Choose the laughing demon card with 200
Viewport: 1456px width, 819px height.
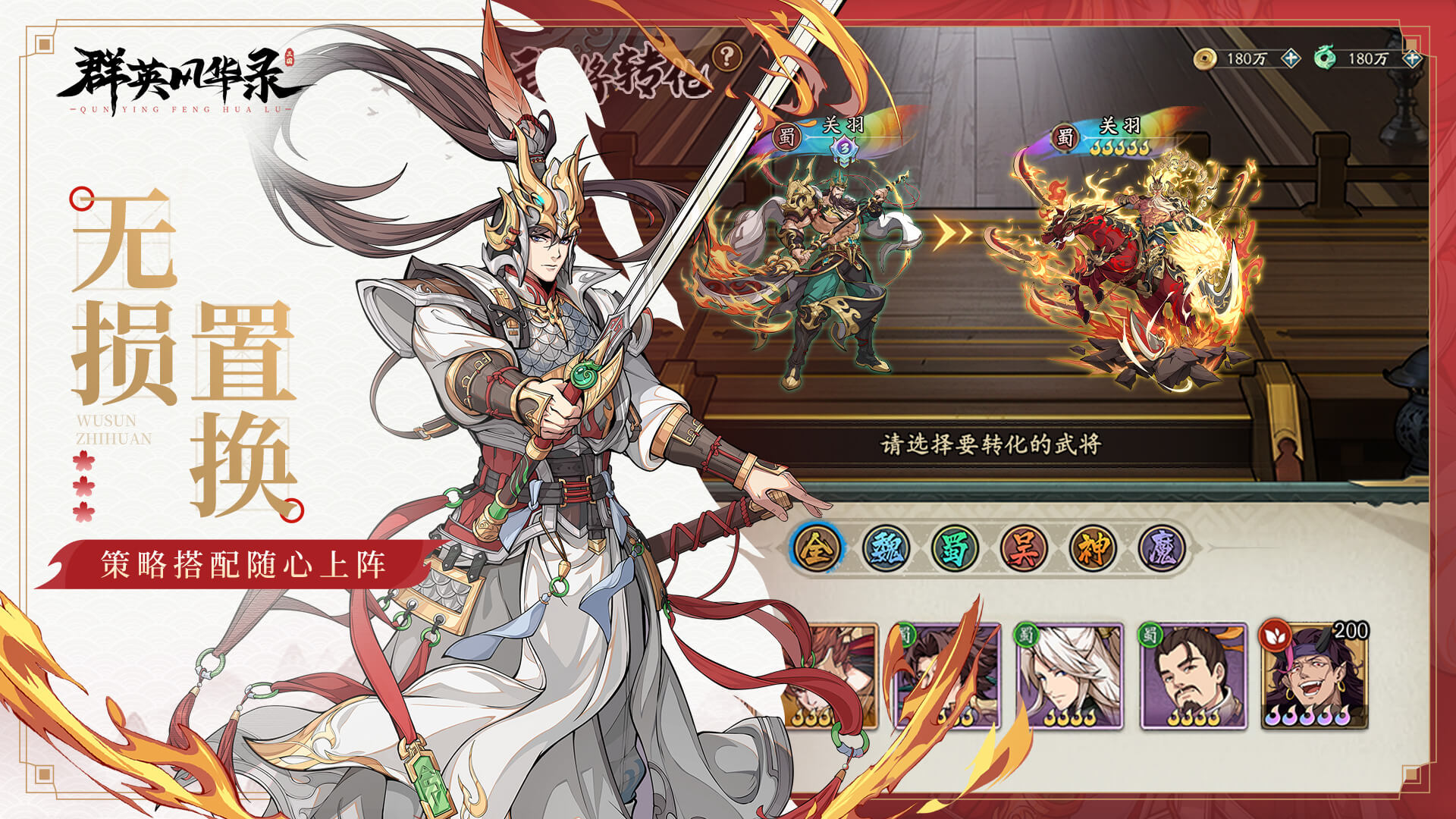[x=1314, y=676]
